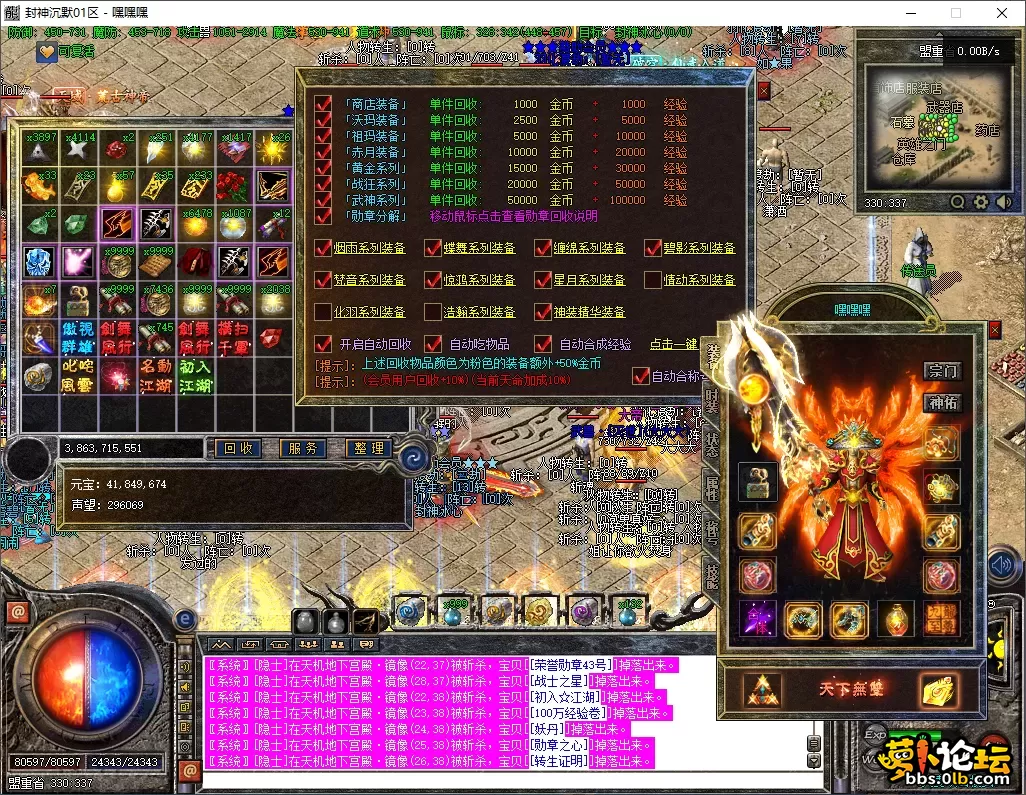Open the 服务 service button
Image resolution: width=1026 pixels, height=795 pixels.
[304, 449]
